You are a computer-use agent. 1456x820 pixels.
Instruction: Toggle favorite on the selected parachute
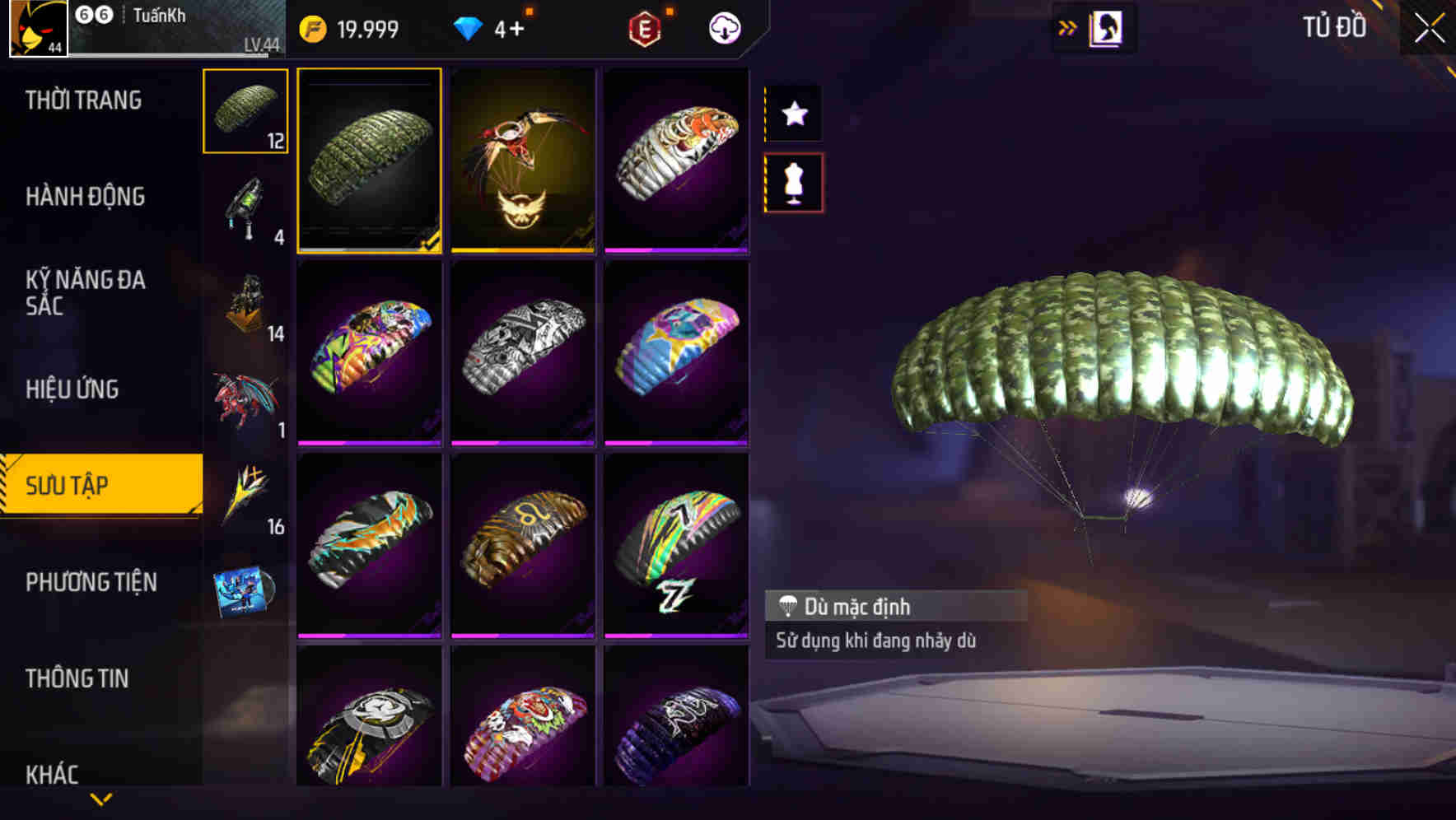793,114
